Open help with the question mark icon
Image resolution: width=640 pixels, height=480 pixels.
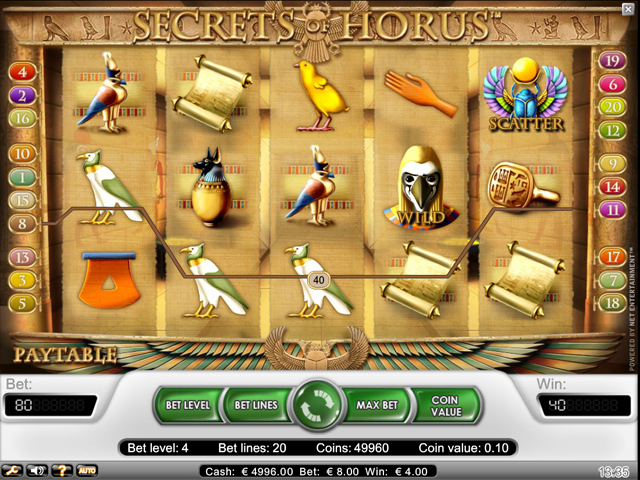click(x=62, y=469)
